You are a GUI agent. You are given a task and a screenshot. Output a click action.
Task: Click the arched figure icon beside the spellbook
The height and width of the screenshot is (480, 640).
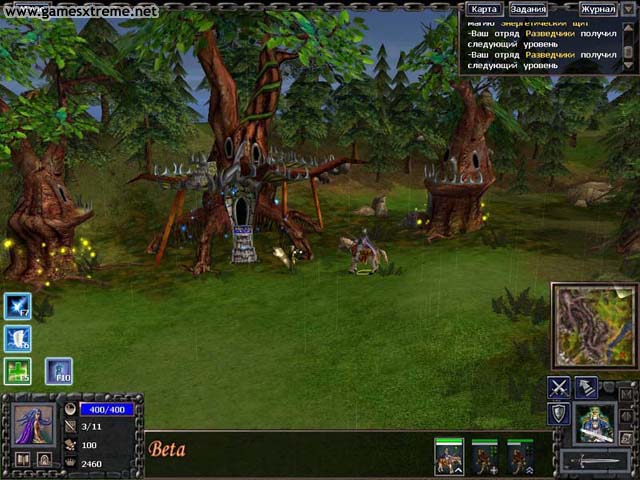coord(45,459)
